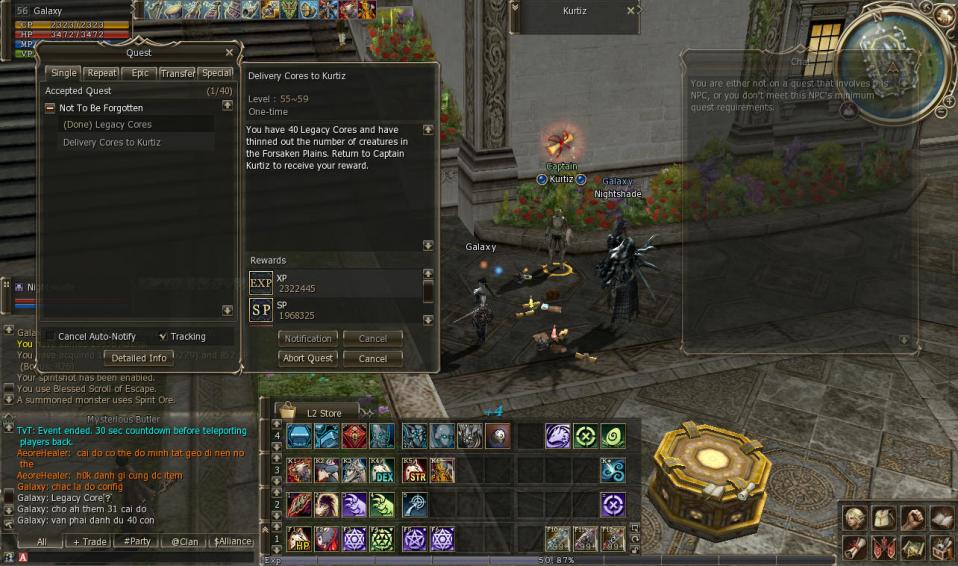
Task: Activate the DEX buff skill icon
Action: tap(383, 470)
